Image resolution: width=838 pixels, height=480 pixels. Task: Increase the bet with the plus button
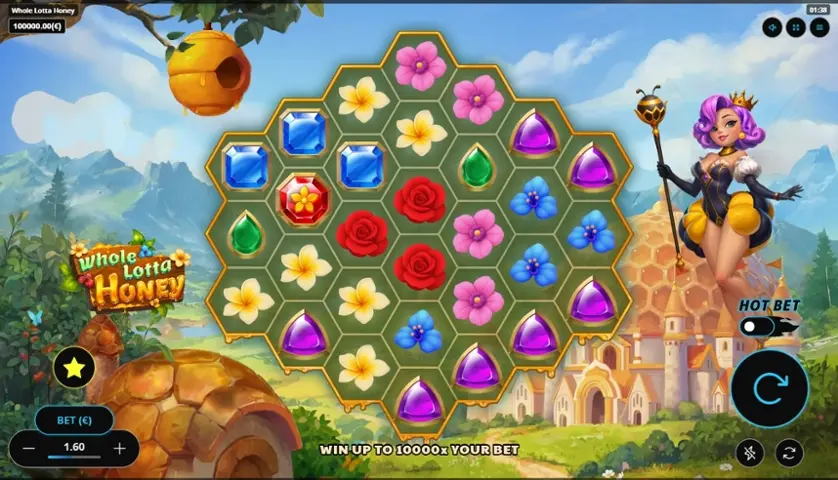click(120, 448)
